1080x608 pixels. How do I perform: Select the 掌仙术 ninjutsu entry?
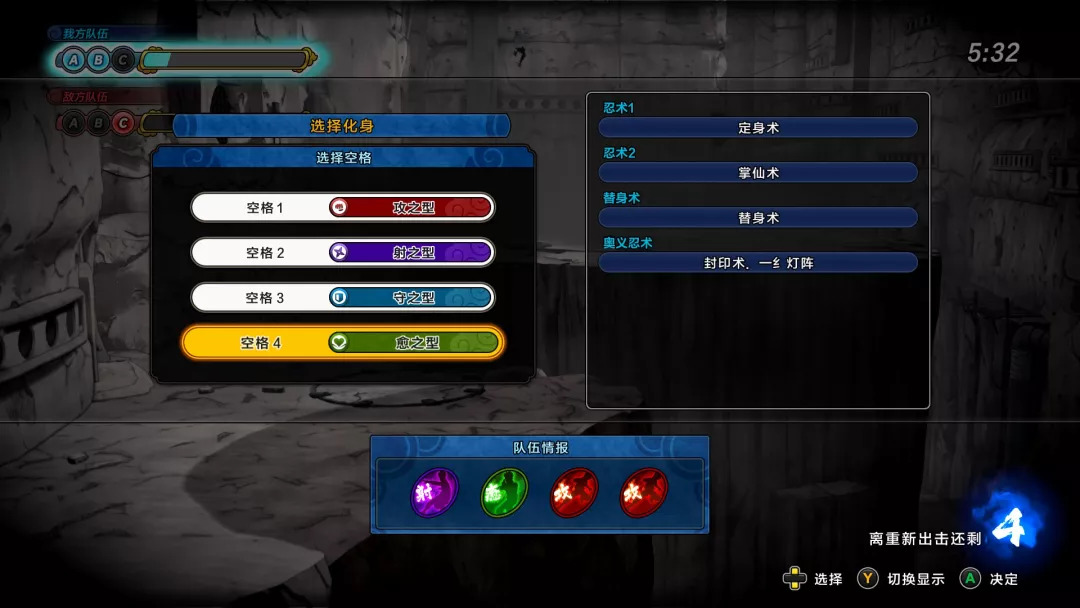click(758, 173)
